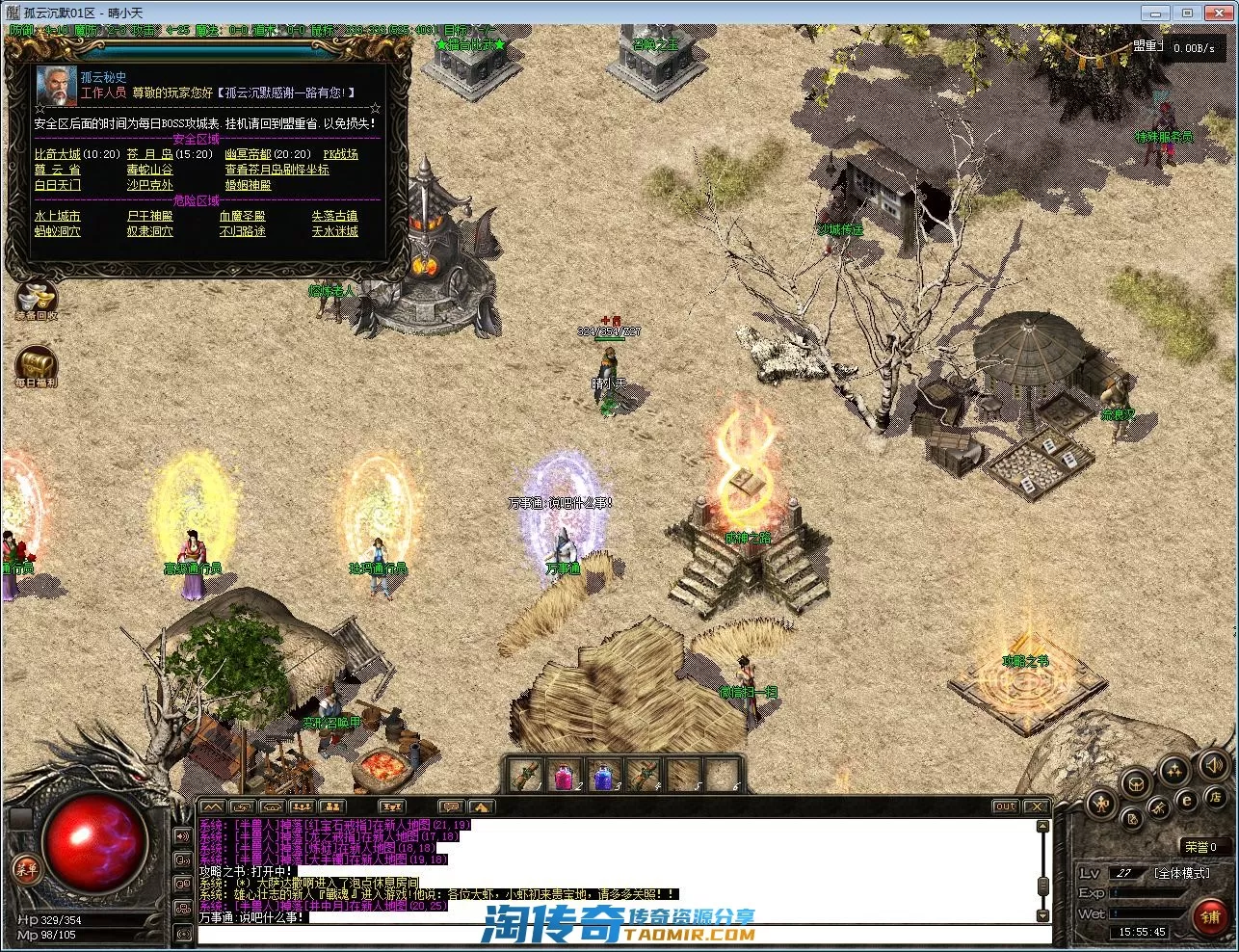Teleport to 尸王神殿 danger zone
Screen dimensions: 1239x952
pos(150,216)
